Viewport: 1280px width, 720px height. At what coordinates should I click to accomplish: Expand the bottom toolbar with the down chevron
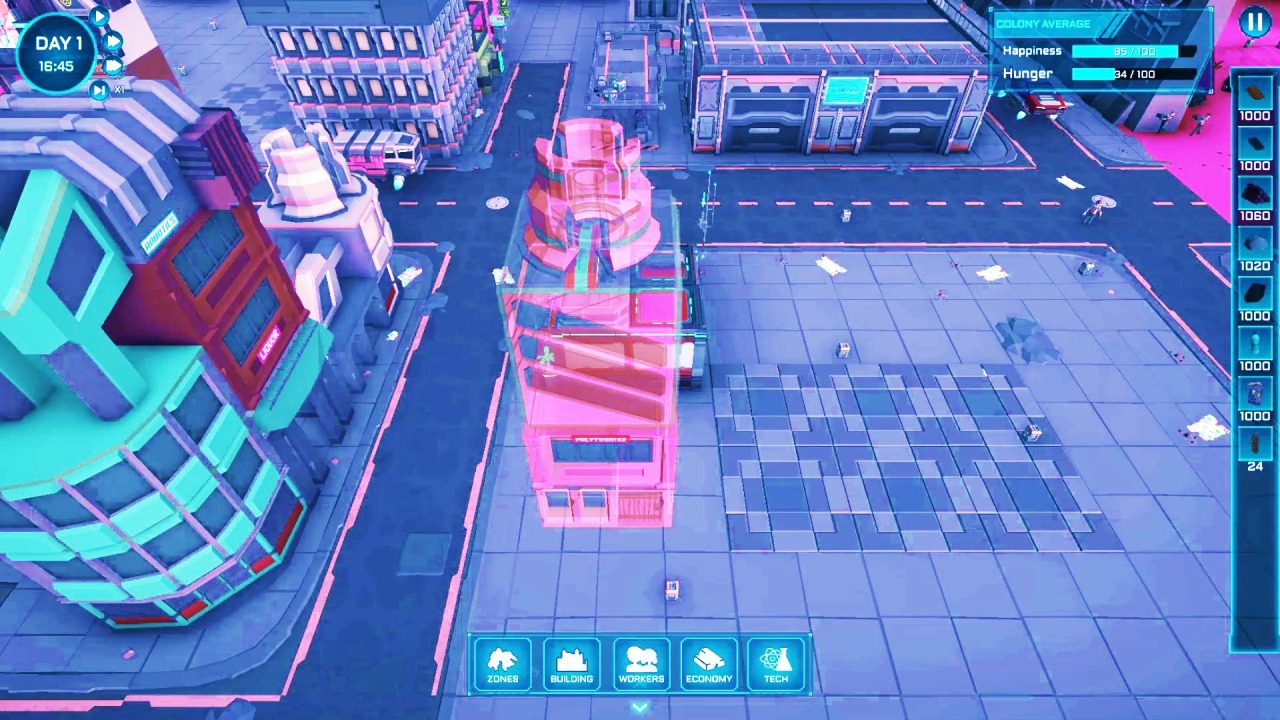[x=640, y=707]
